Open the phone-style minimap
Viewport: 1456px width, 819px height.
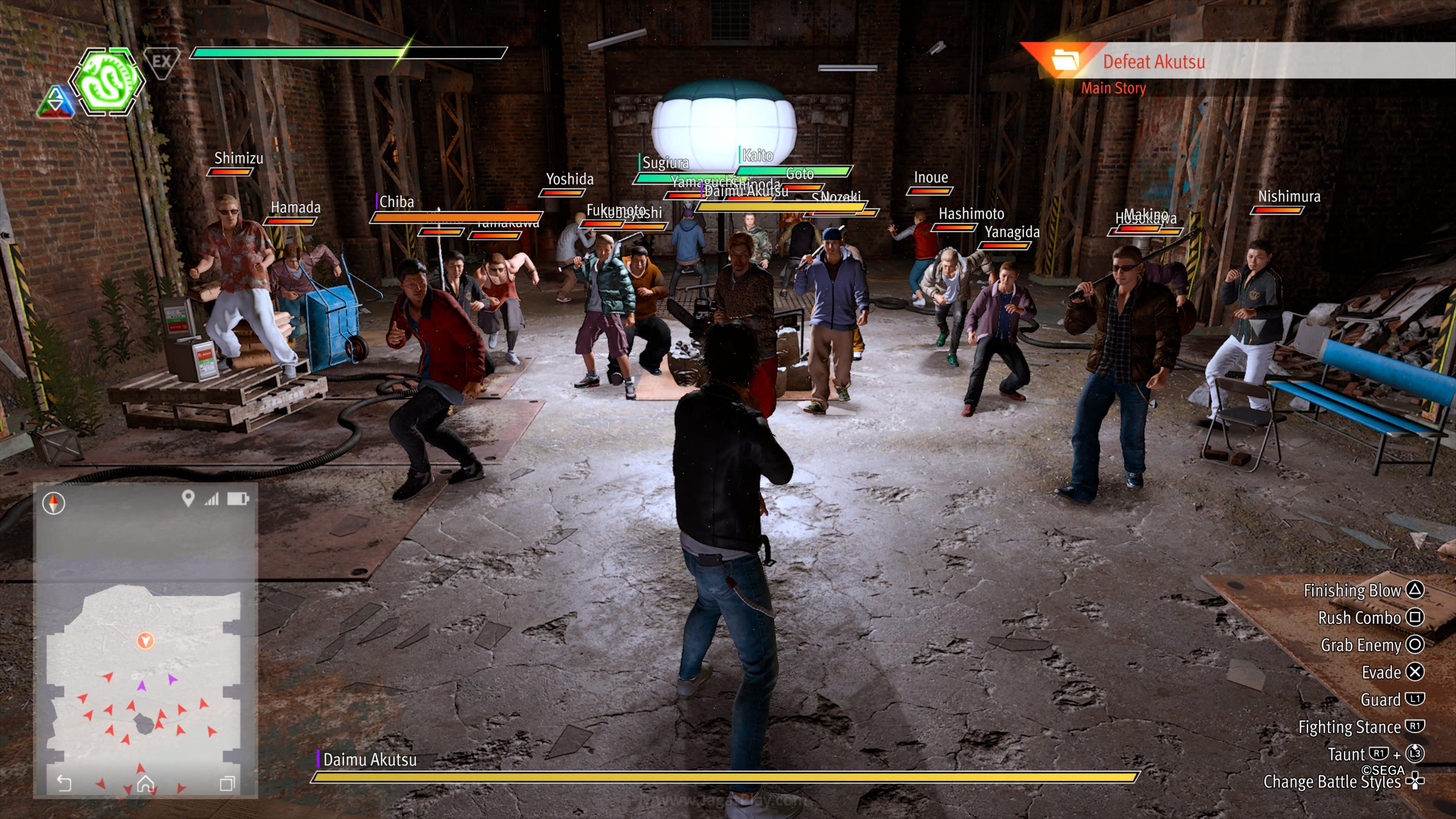pyautogui.click(x=145, y=639)
